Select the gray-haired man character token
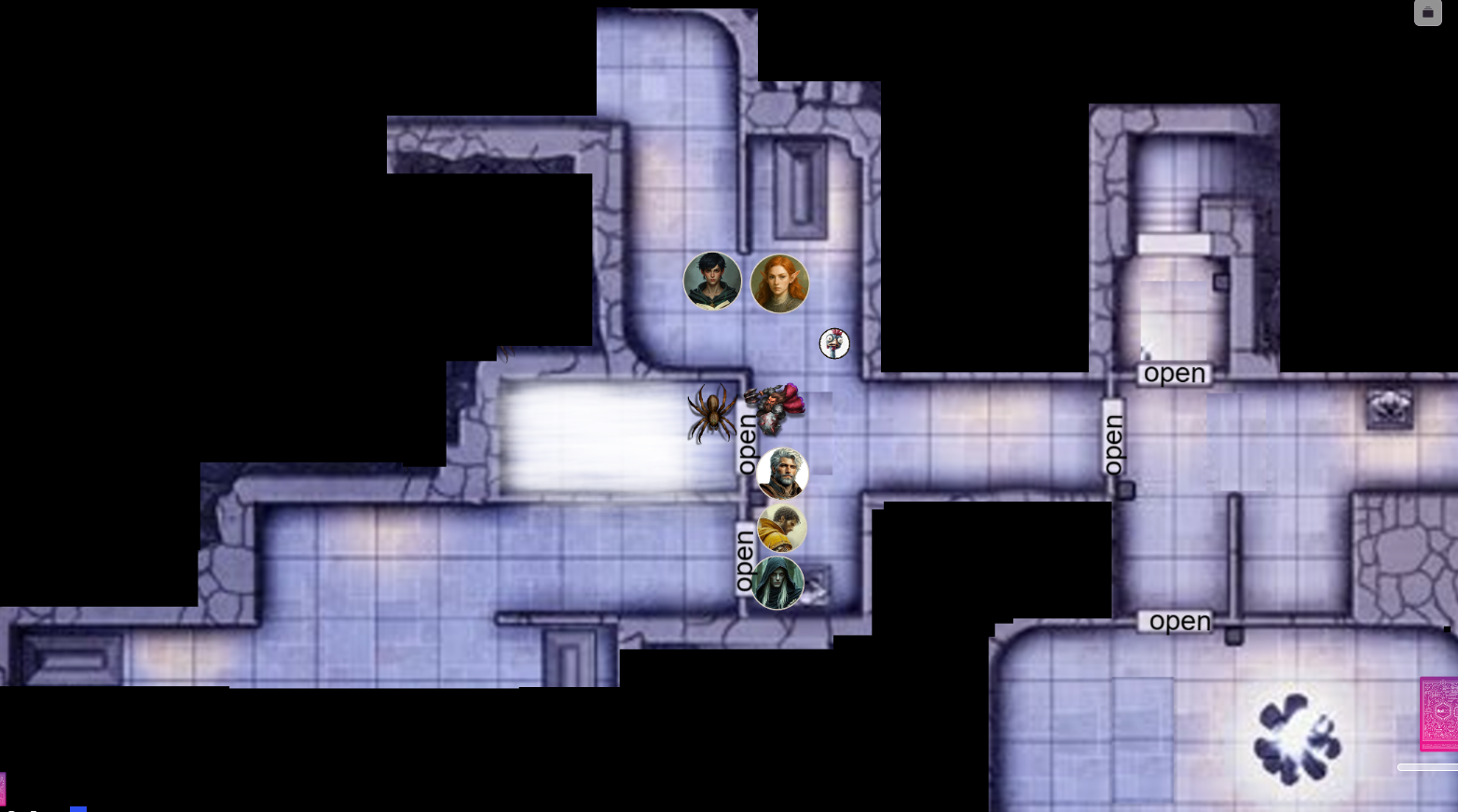Image resolution: width=1458 pixels, height=812 pixels. 781,473
